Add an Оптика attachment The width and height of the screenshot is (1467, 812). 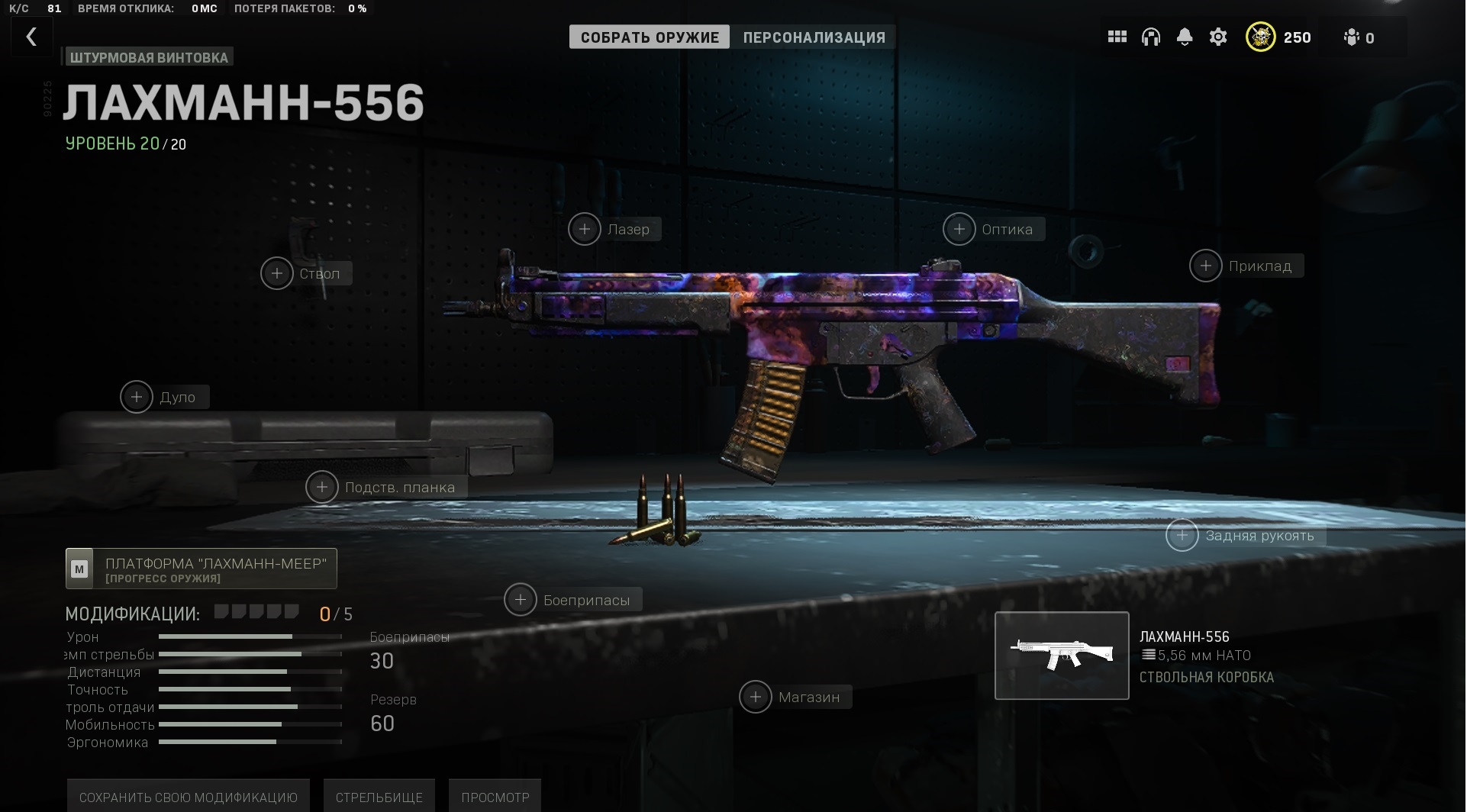(959, 230)
